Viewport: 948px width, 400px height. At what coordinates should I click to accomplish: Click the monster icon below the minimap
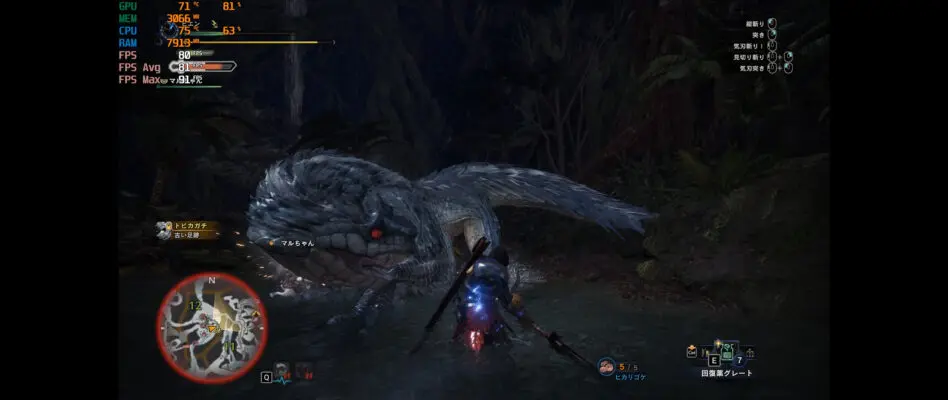(x=283, y=371)
